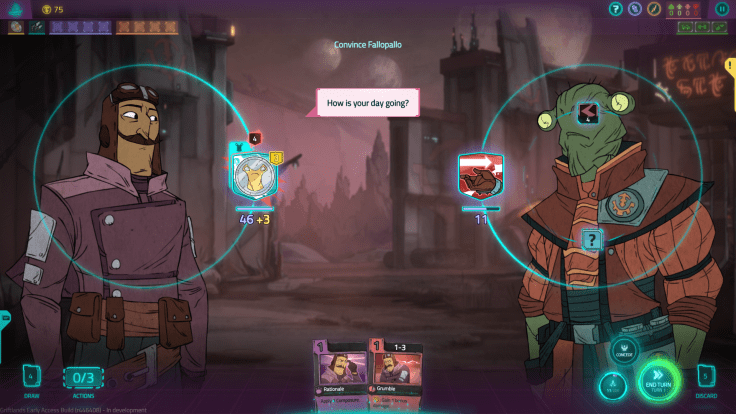Click the orange compass icon
The height and width of the screenshot is (414, 736).
point(653,9)
